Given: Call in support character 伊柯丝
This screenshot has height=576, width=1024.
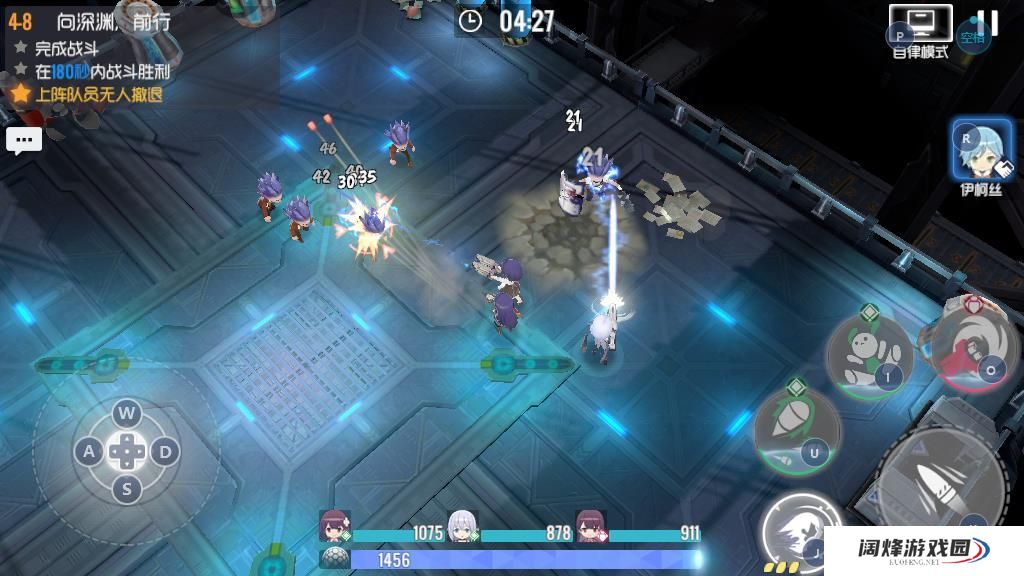Looking at the screenshot, I should point(981,150).
